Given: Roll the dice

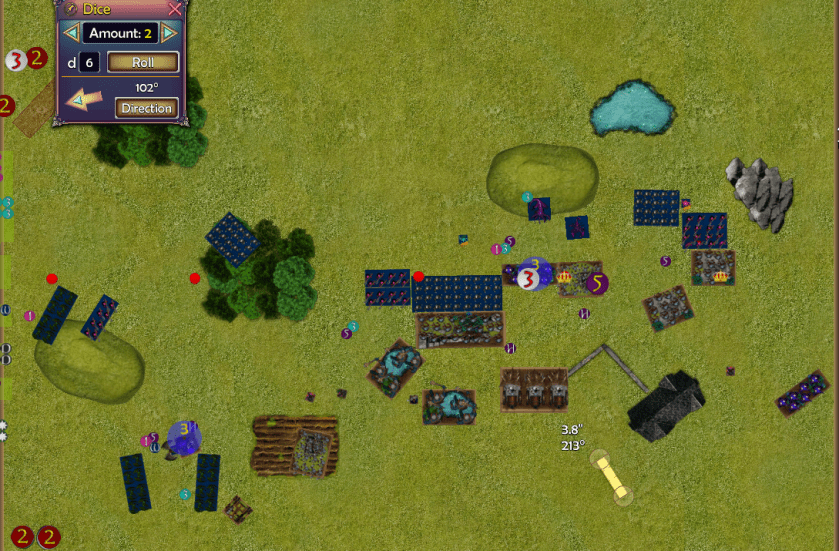Looking at the screenshot, I should pyautogui.click(x=142, y=62).
